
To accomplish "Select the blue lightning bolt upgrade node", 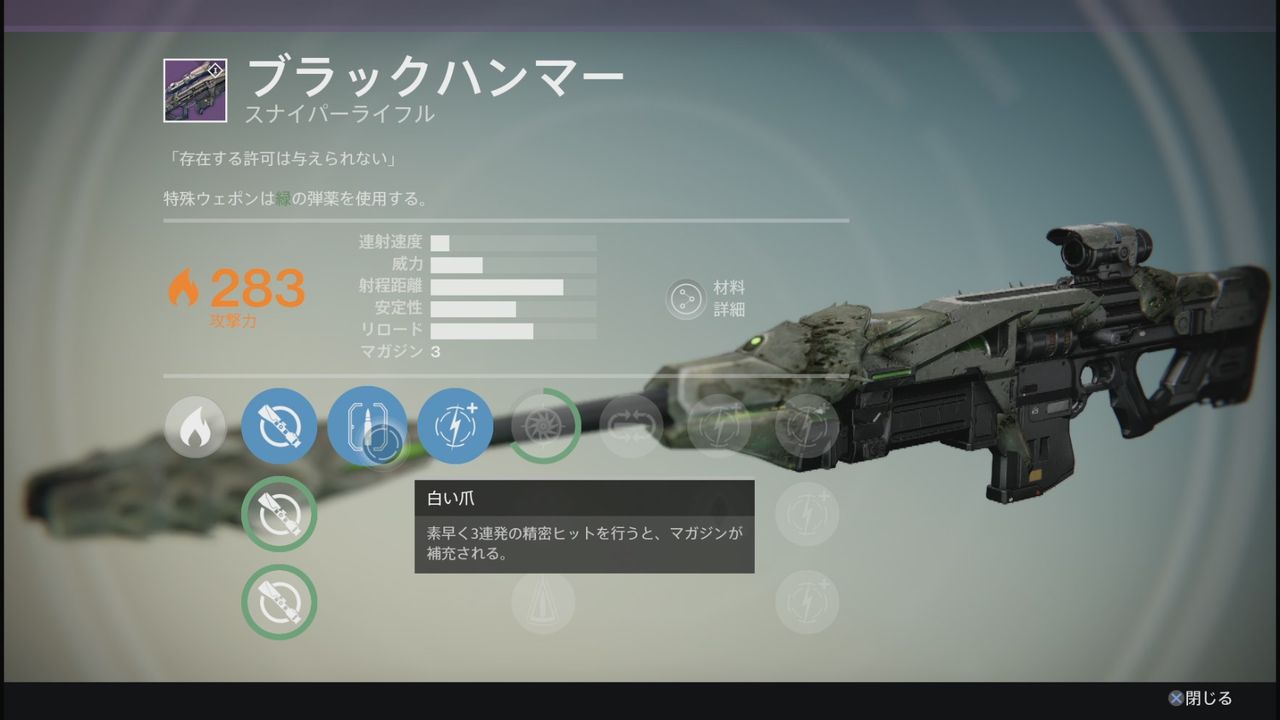I will pos(455,426).
